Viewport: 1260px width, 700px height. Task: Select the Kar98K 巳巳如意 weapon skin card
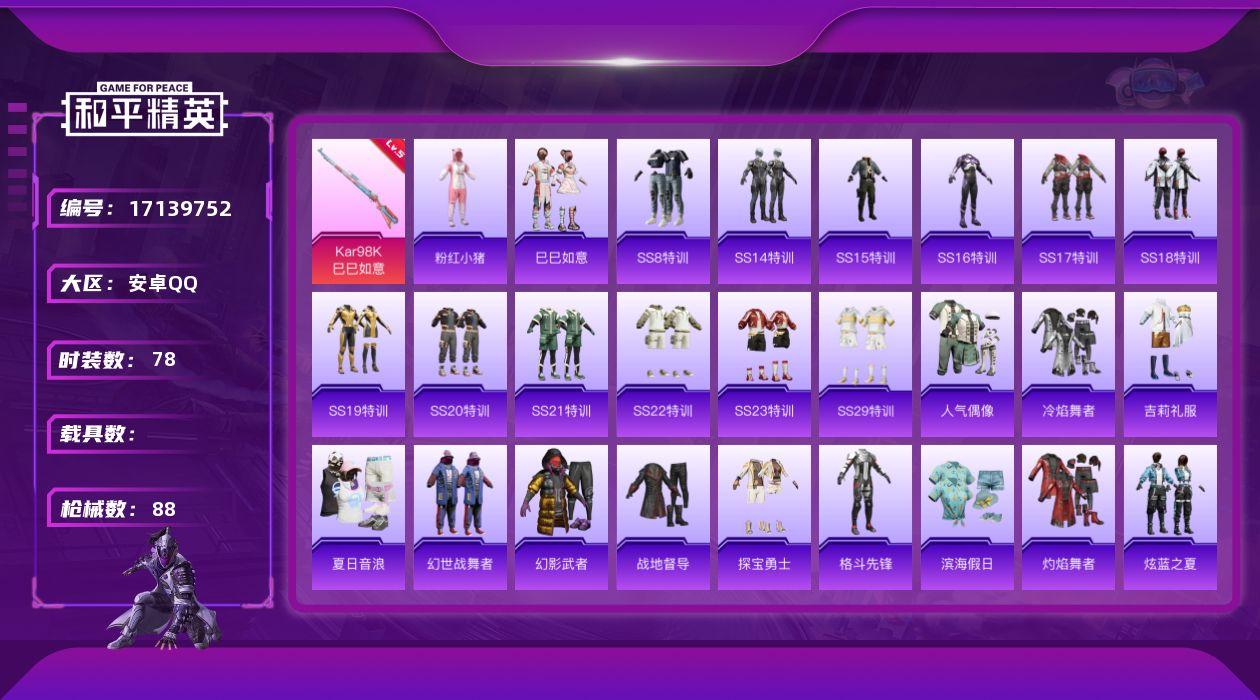click(x=358, y=211)
